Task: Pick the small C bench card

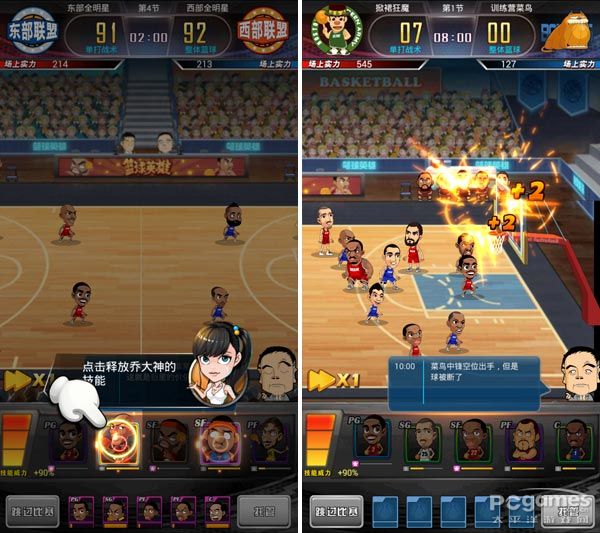Action: [218, 511]
